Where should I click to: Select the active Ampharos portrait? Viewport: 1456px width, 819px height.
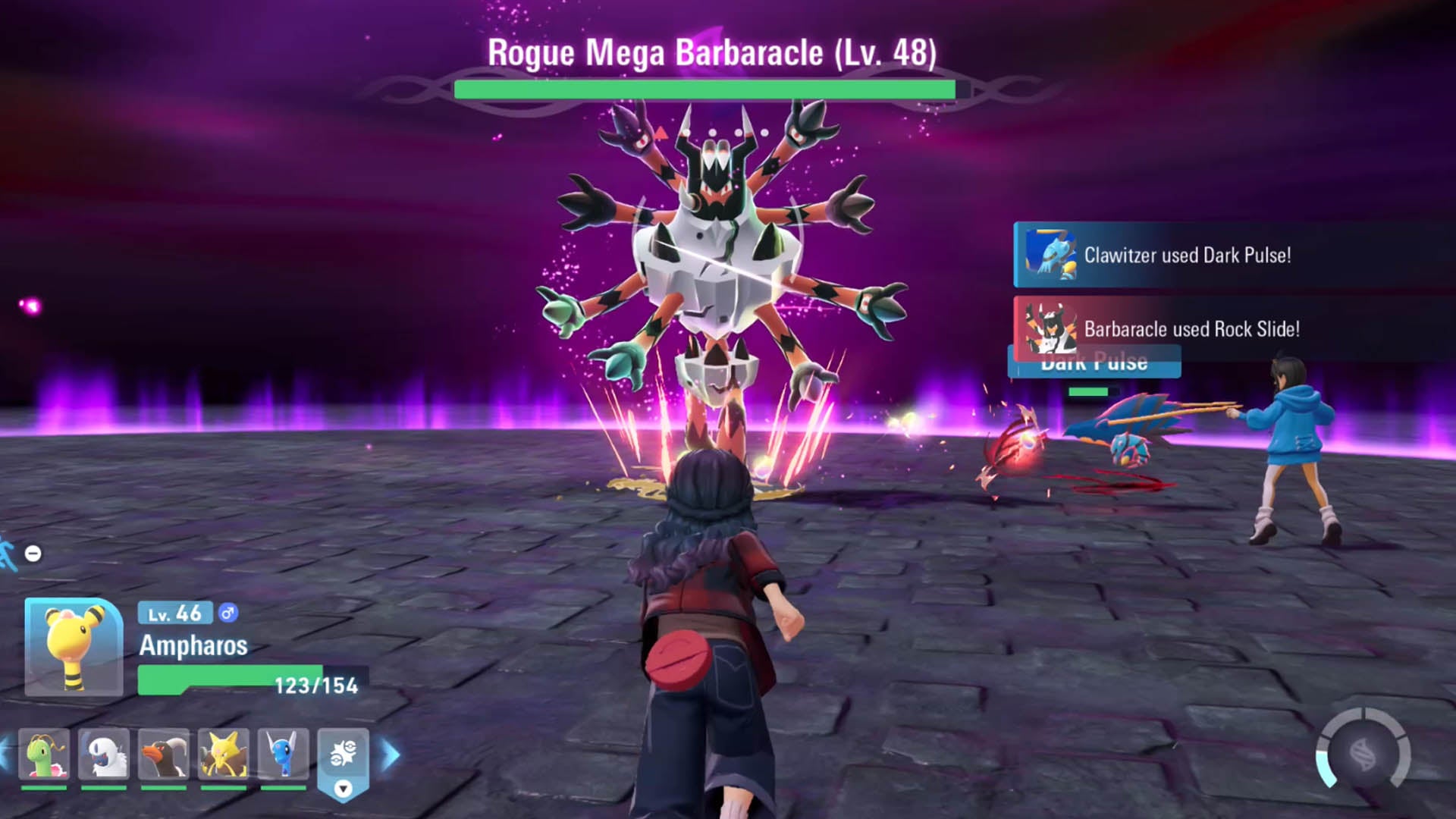tap(74, 647)
